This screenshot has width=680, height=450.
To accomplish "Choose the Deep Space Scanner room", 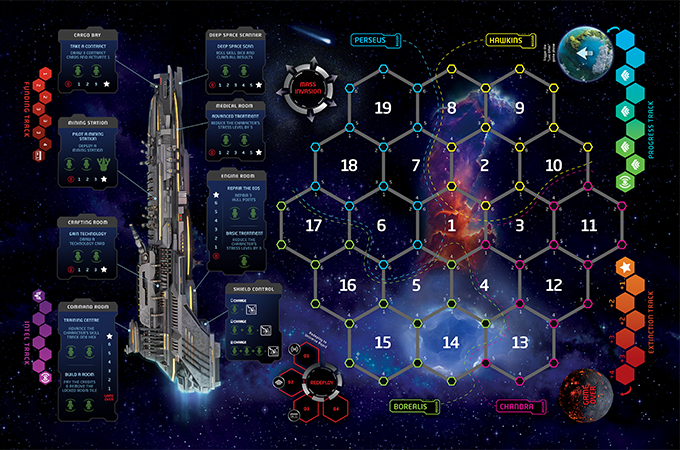I will pos(238,61).
